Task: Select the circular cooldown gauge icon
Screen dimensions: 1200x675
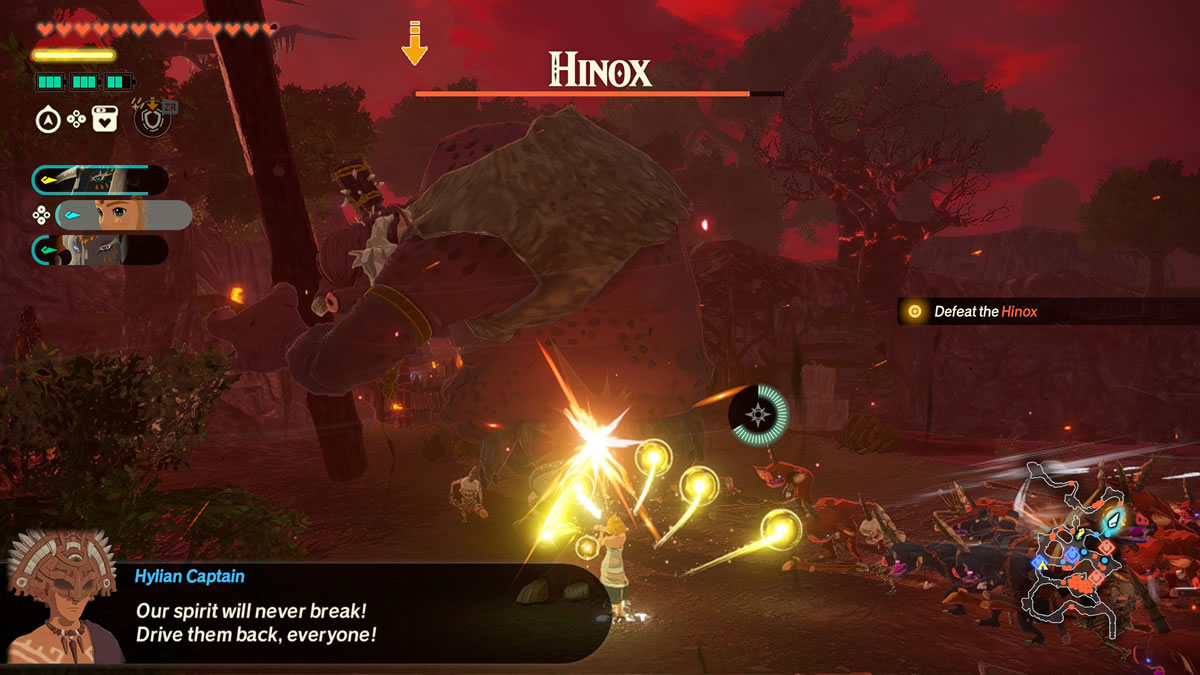Action: coord(758,414)
